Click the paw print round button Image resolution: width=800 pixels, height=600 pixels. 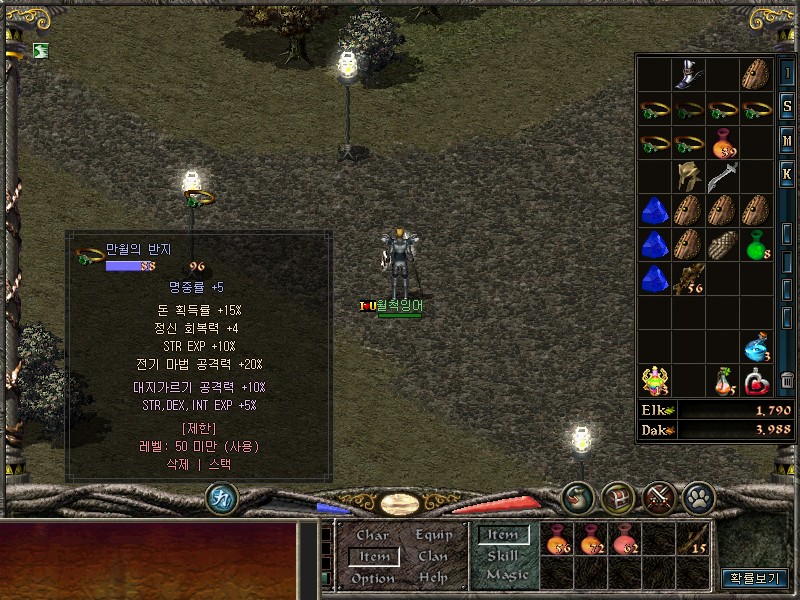coord(698,497)
